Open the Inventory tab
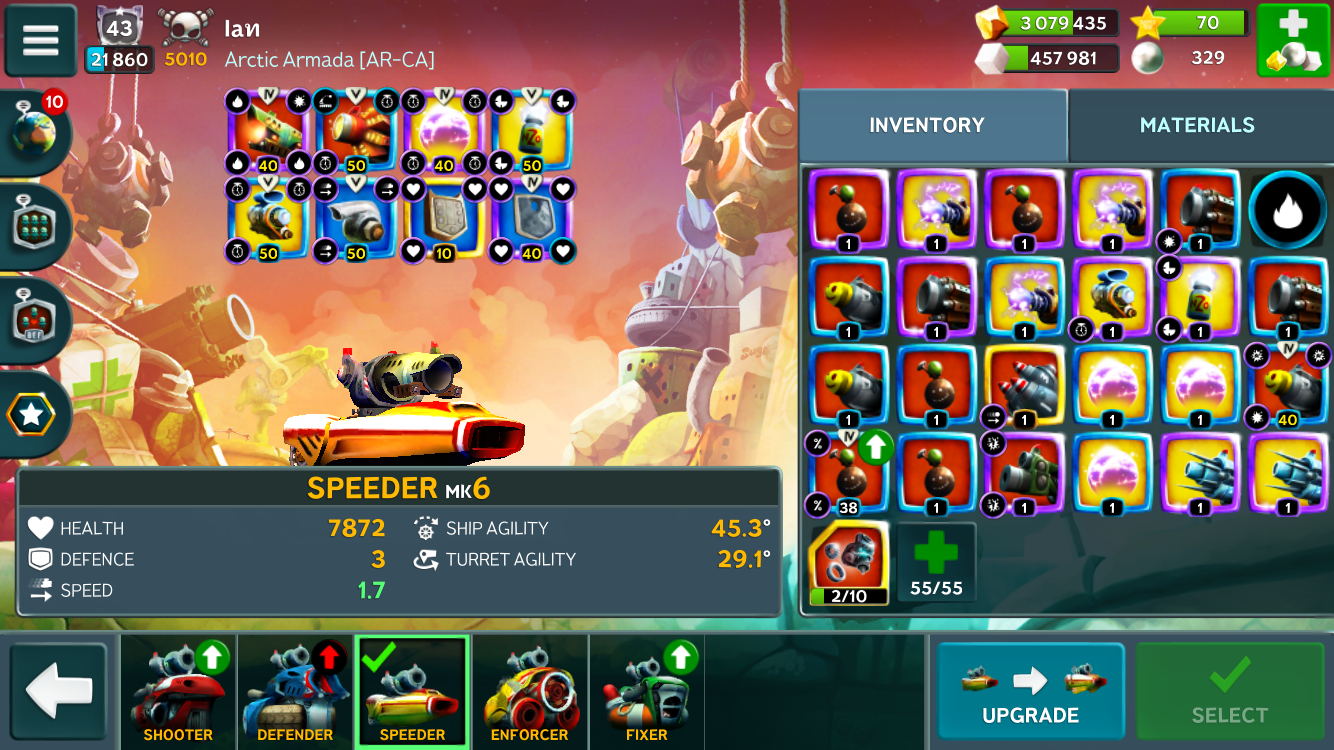The height and width of the screenshot is (750, 1334). pyautogui.click(x=926, y=125)
